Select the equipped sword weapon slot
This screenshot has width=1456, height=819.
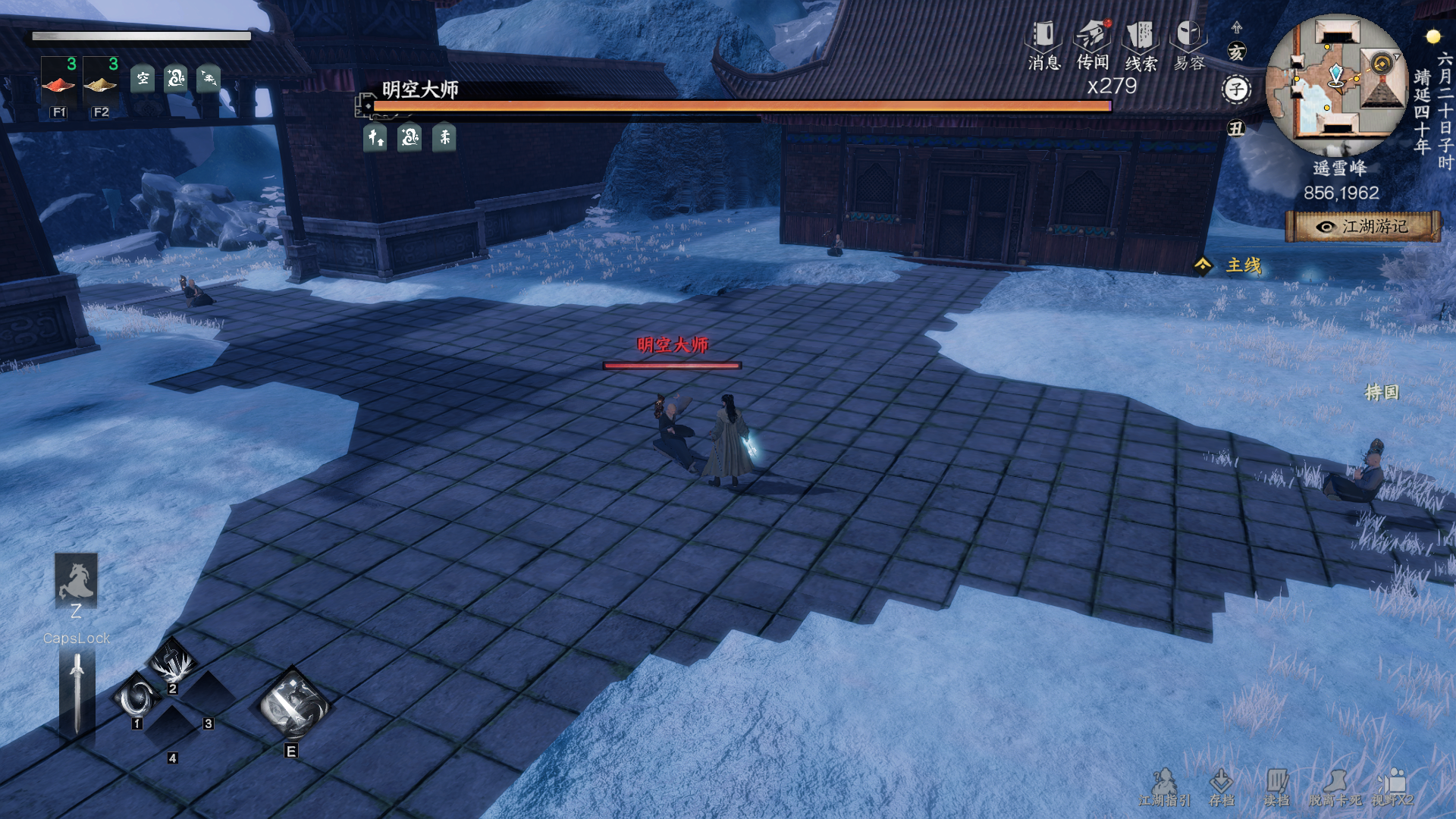pyautogui.click(x=77, y=694)
